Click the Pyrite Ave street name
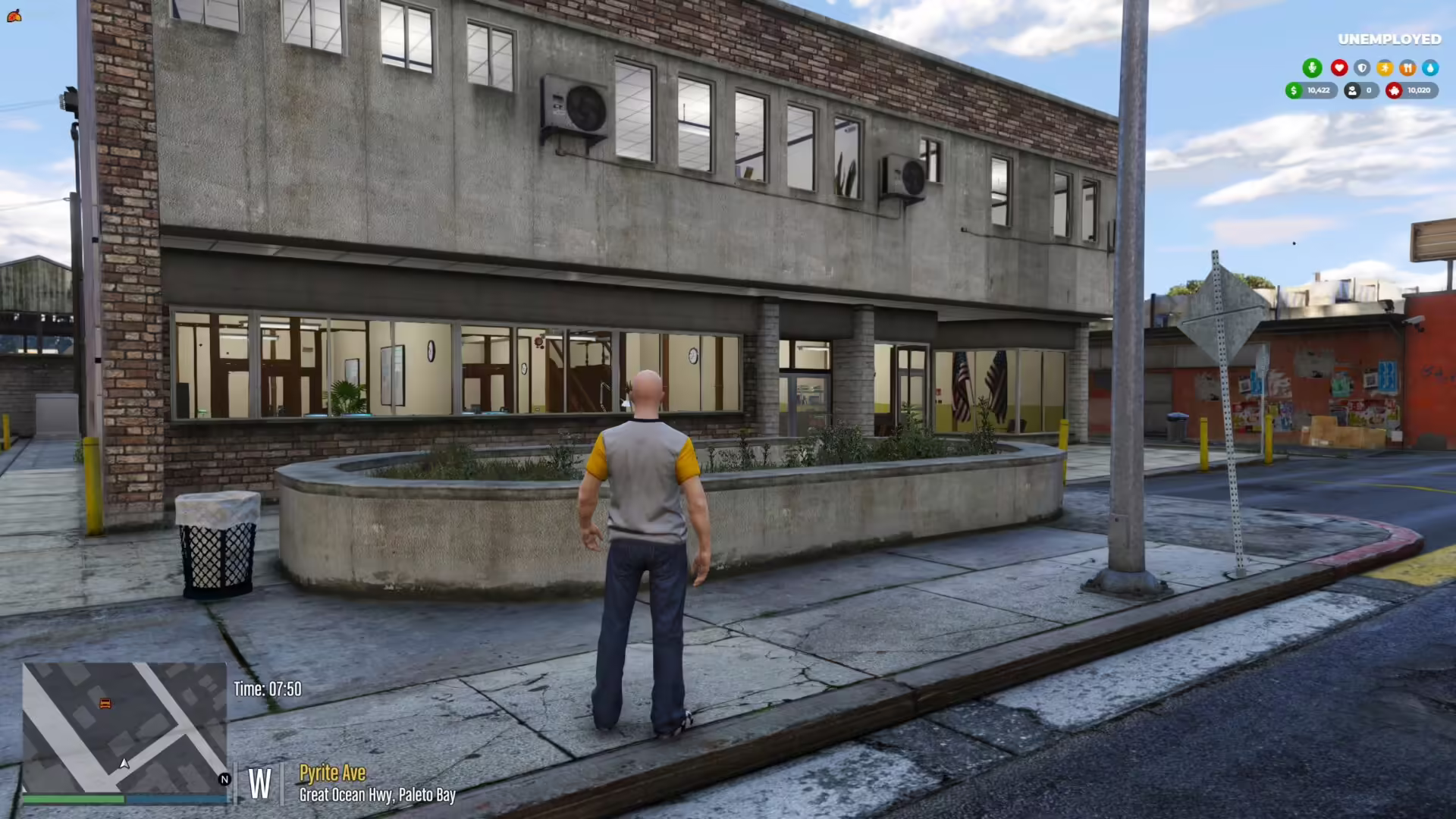Screen dimensions: 1456x819 click(332, 773)
